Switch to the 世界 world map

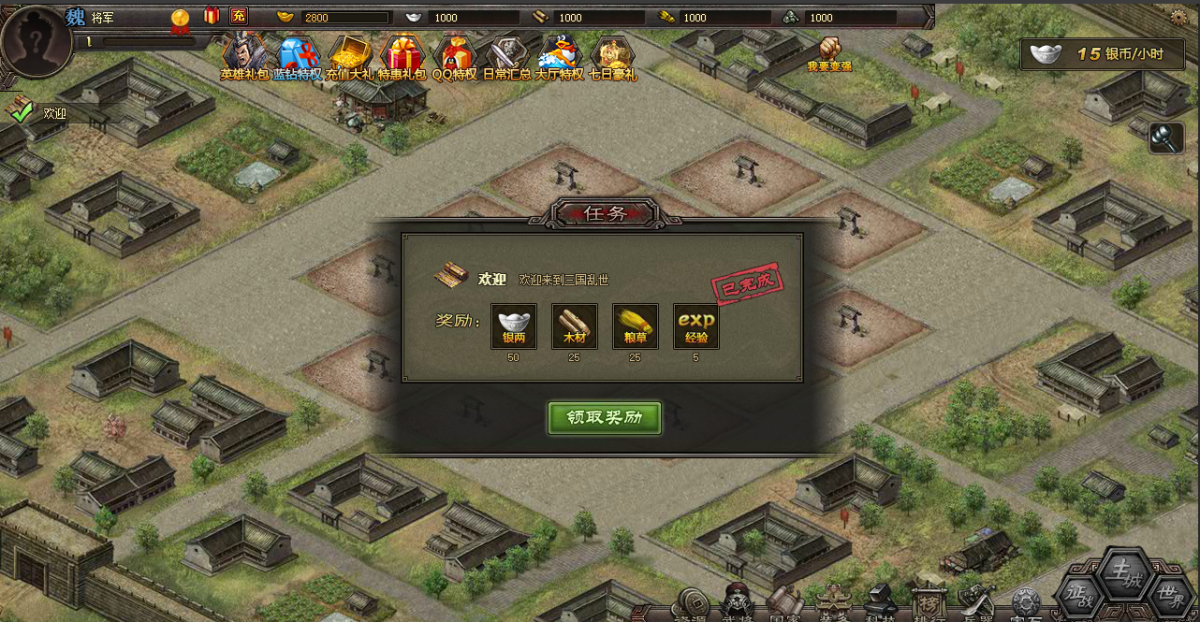pyautogui.click(x=1168, y=595)
